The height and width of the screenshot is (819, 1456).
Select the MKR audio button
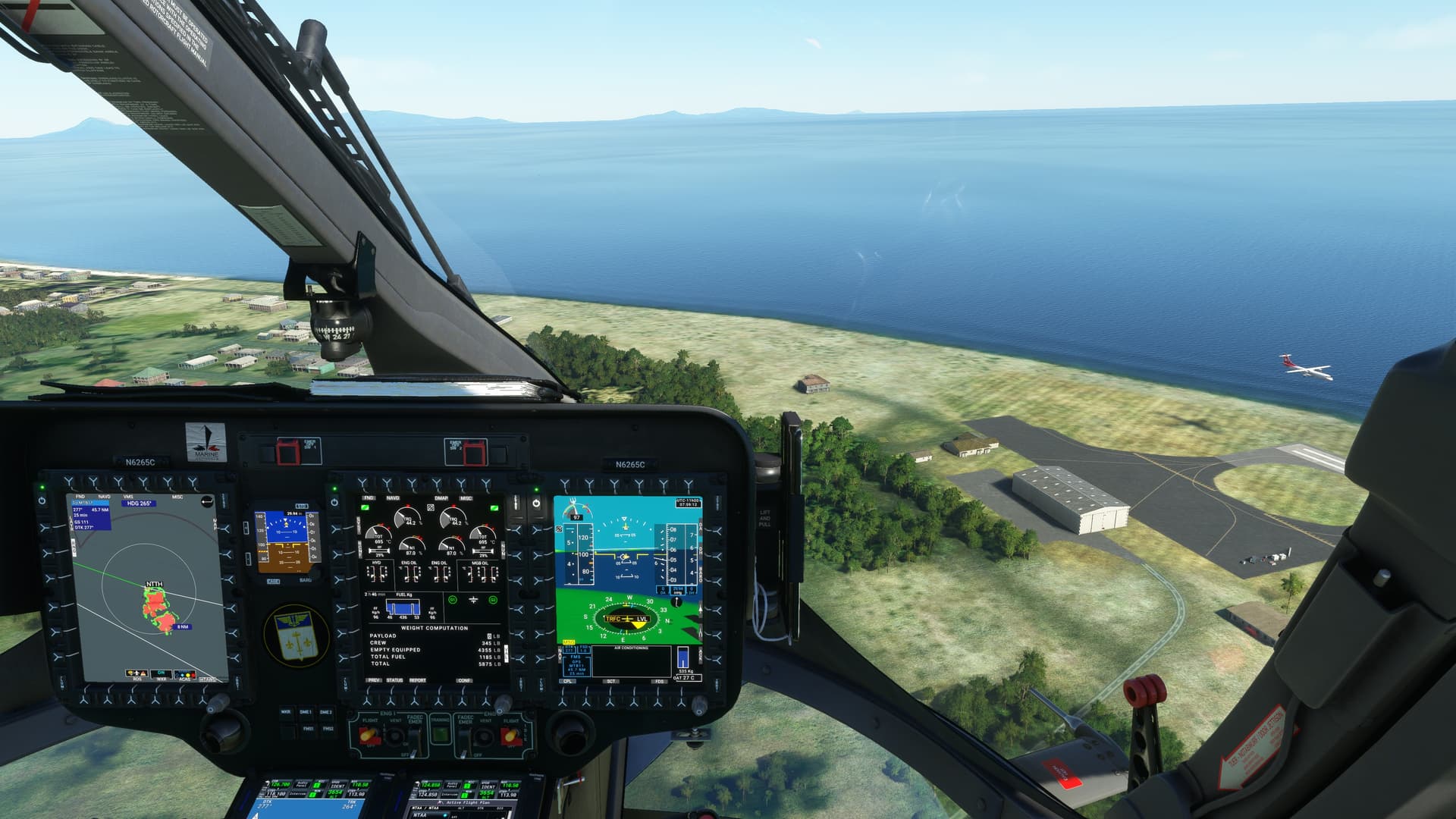coord(287,713)
